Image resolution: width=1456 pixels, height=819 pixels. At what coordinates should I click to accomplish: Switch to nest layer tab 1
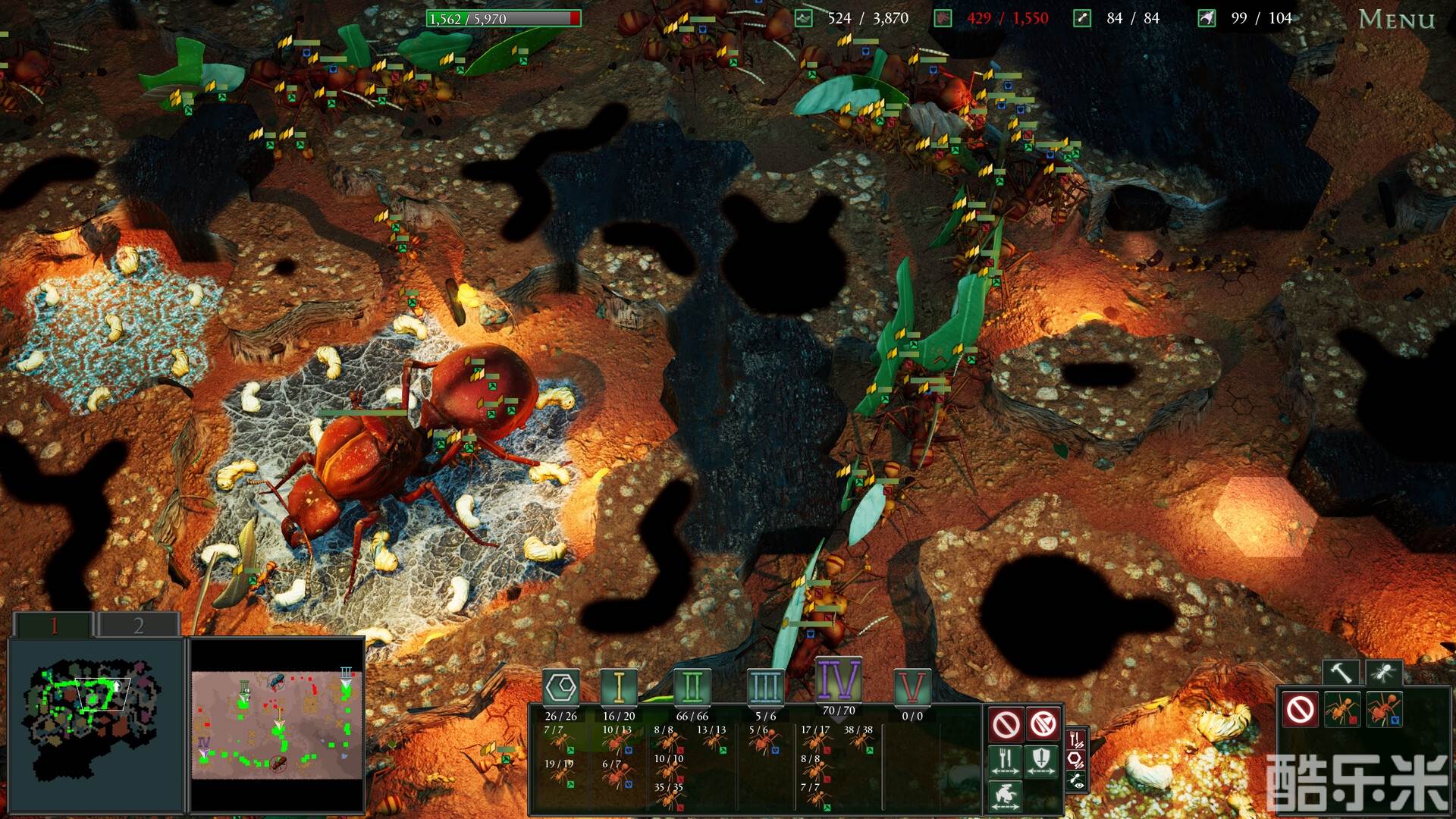(54, 626)
